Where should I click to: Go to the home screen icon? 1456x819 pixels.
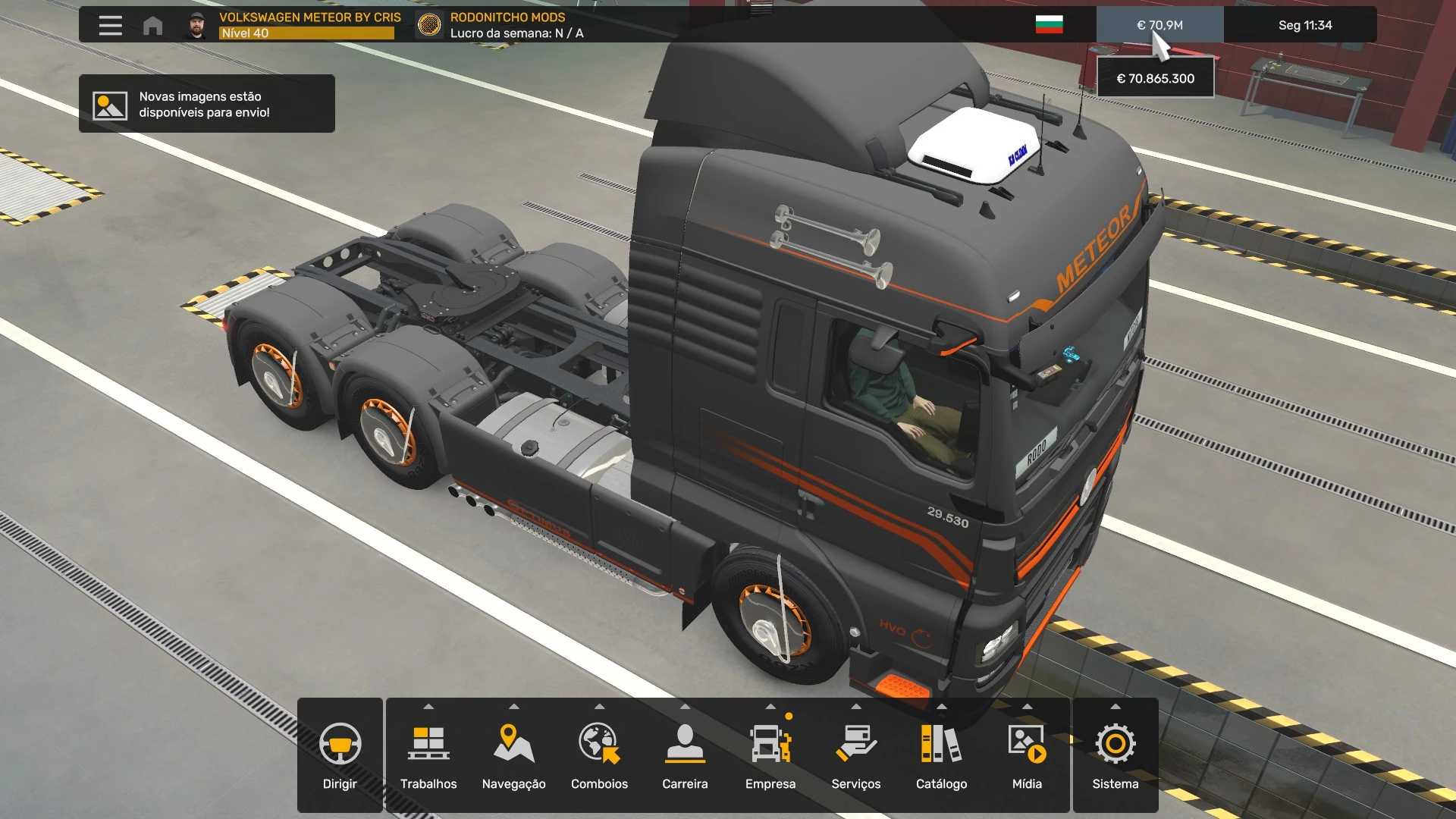click(152, 25)
